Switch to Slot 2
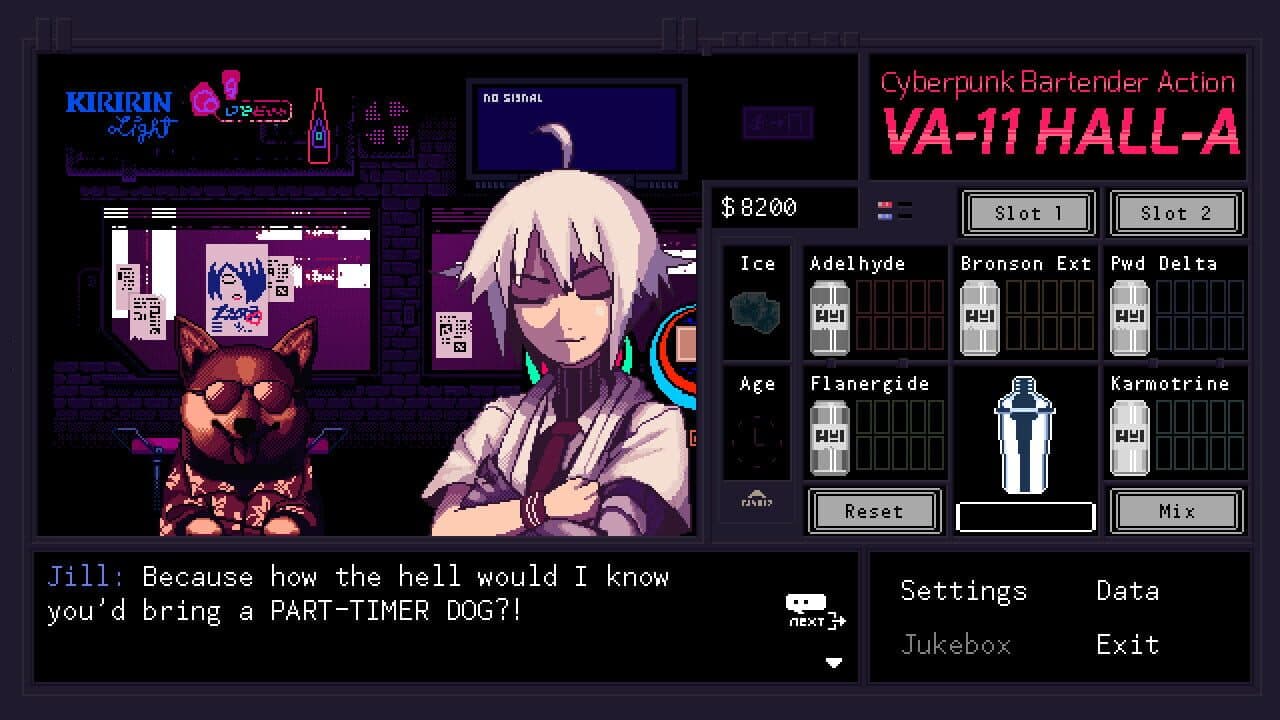 click(1177, 213)
